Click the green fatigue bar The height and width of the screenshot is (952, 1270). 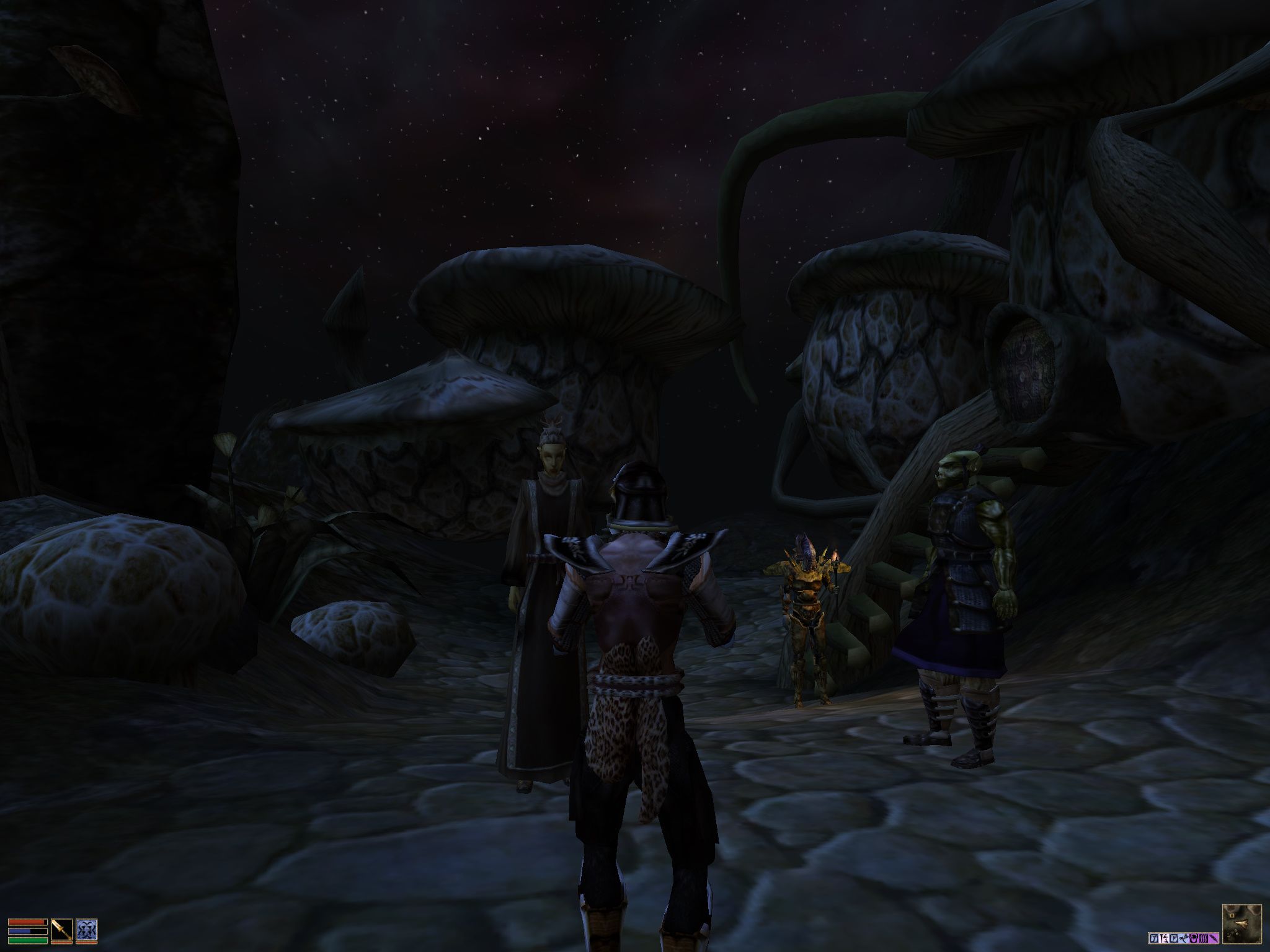pyautogui.click(x=27, y=941)
